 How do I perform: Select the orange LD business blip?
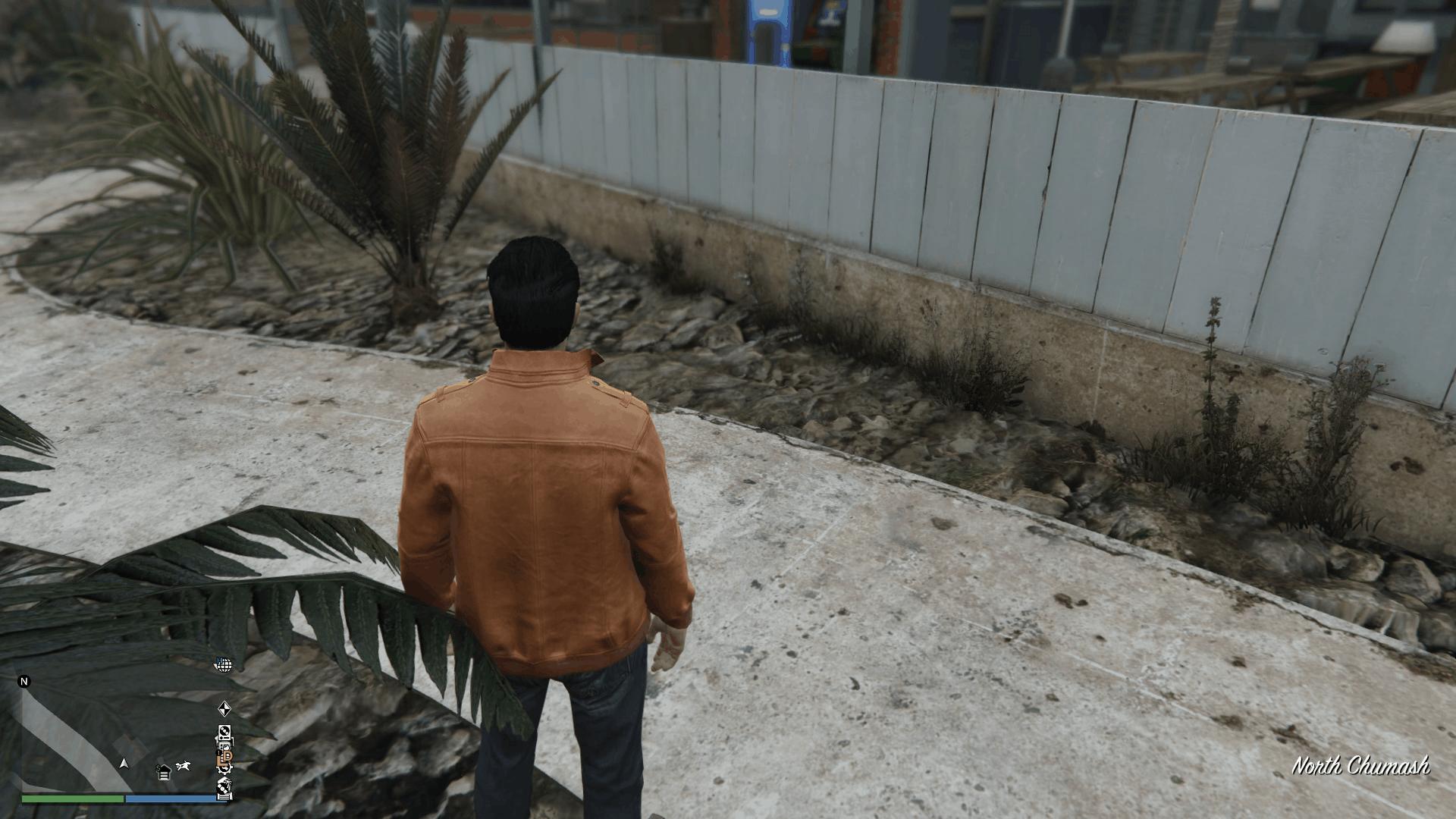click(x=225, y=758)
